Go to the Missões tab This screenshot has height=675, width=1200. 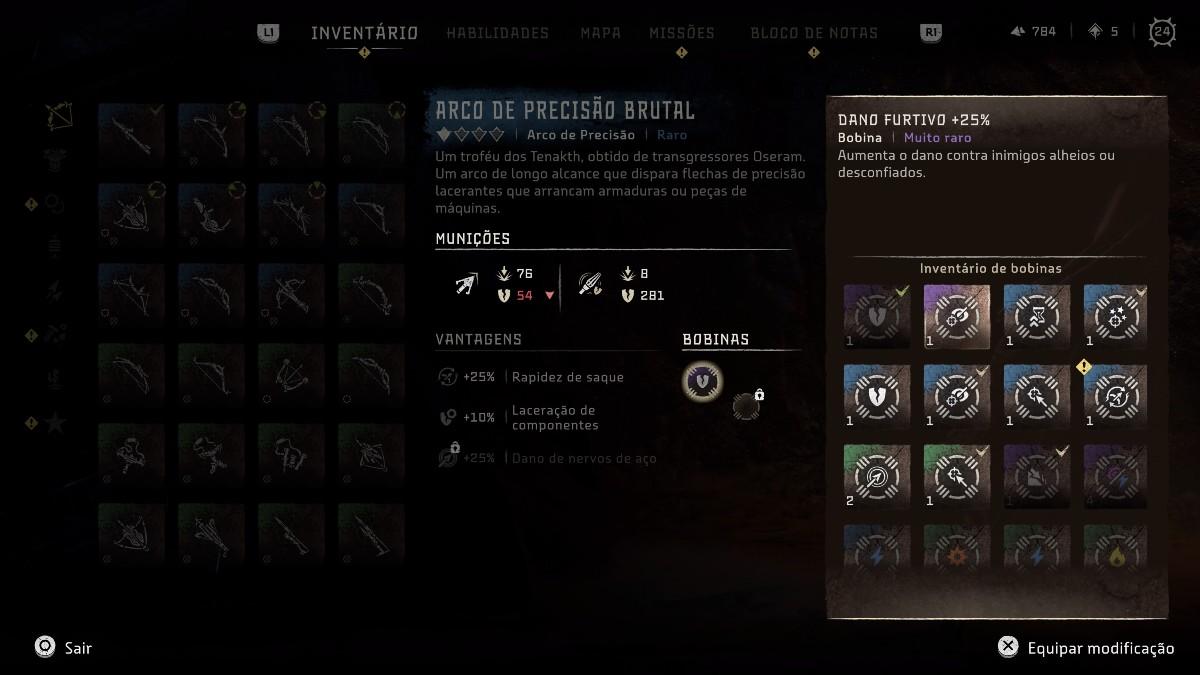coord(681,33)
